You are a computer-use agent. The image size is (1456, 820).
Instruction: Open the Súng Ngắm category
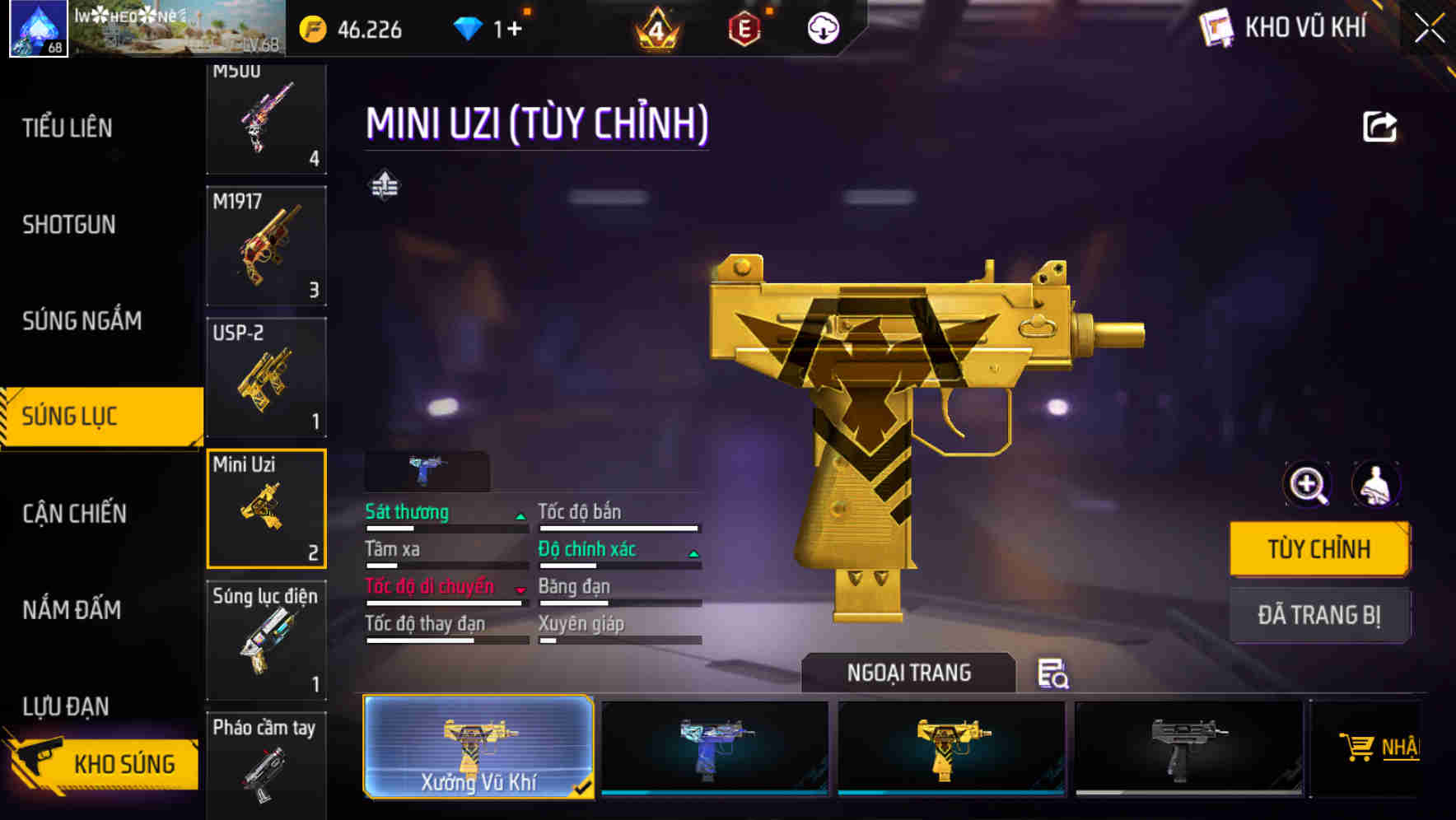pyautogui.click(x=82, y=321)
